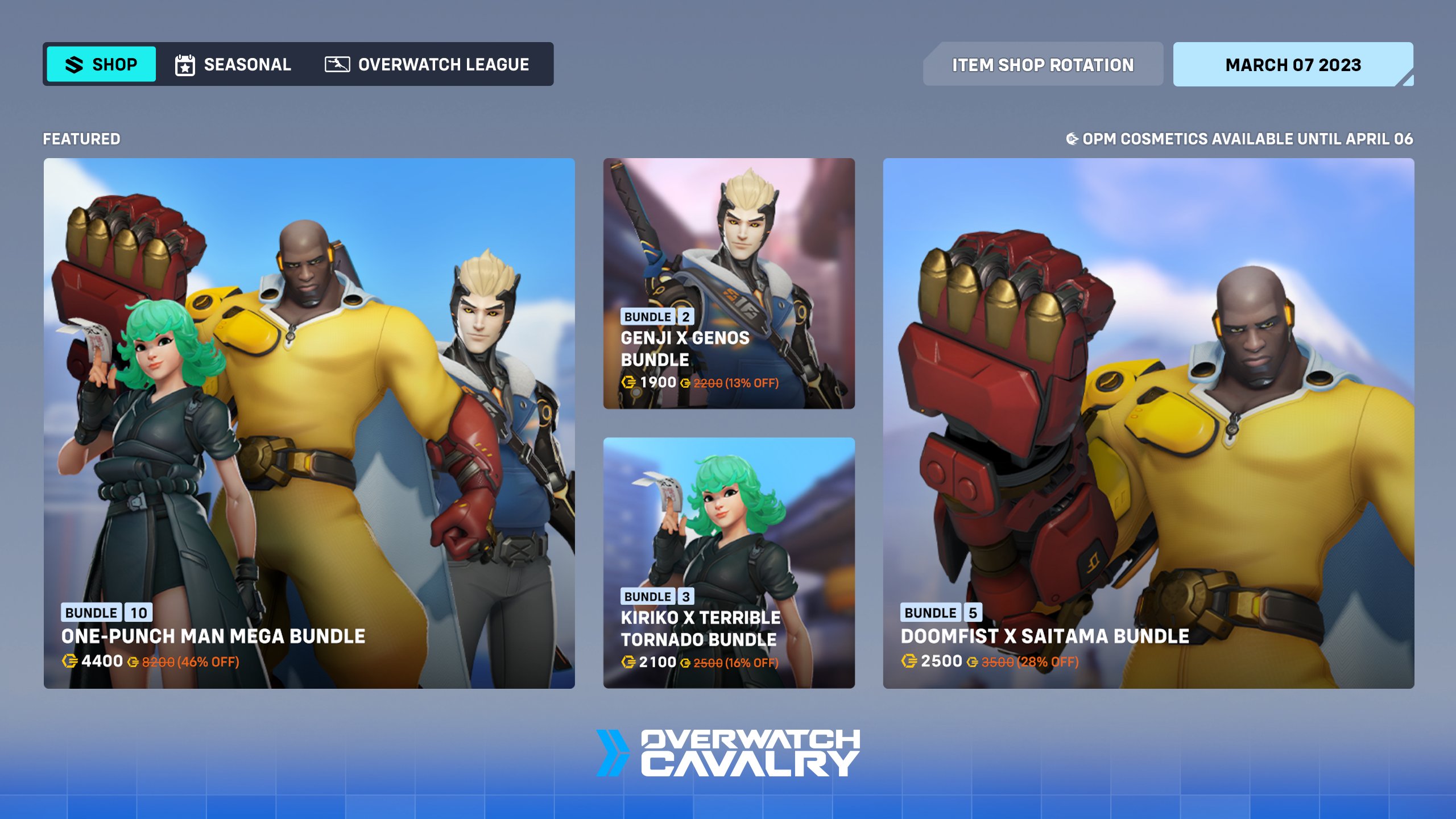Click the Overwatch League logo icon

[337, 64]
